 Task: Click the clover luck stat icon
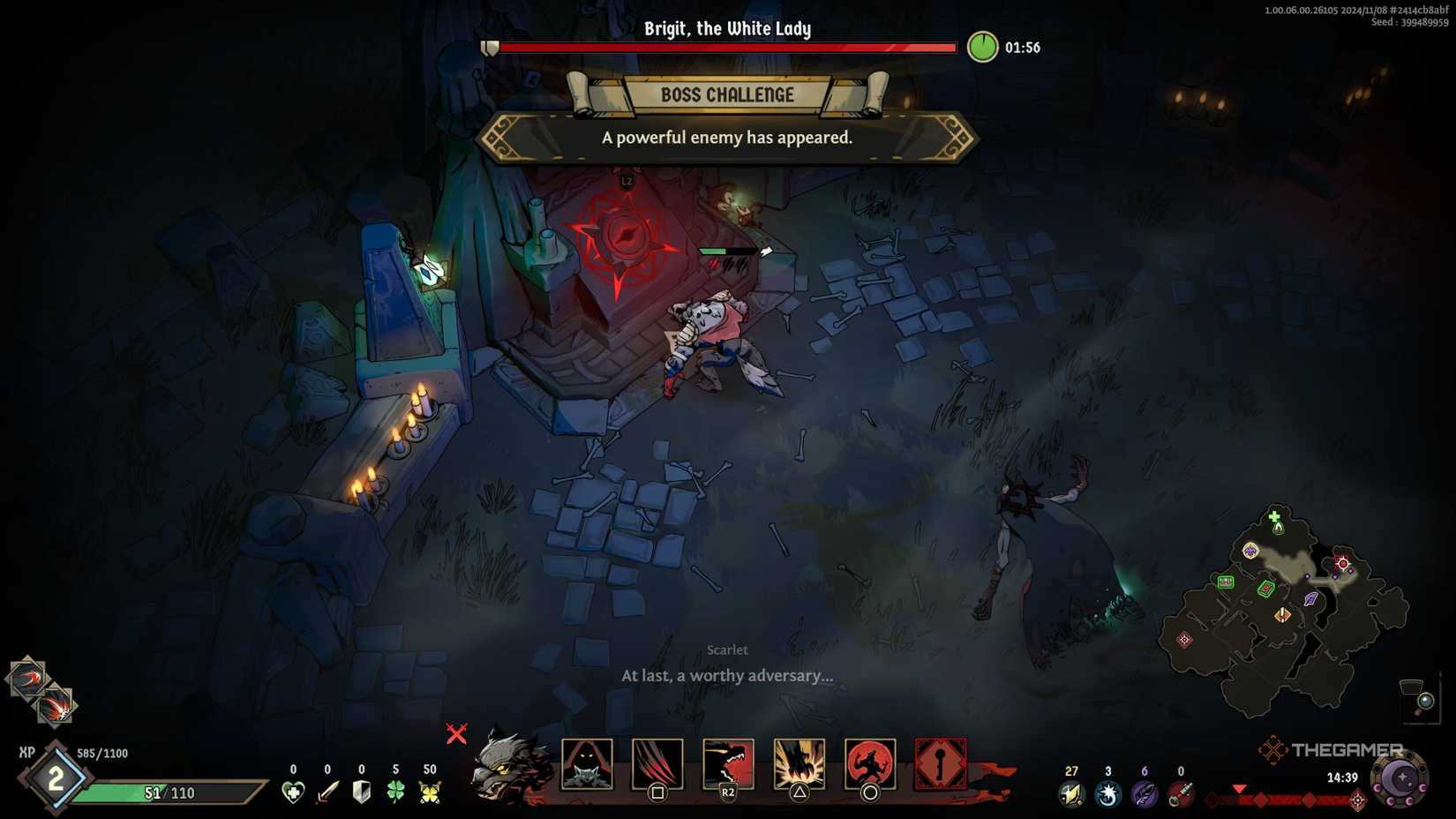tap(394, 790)
